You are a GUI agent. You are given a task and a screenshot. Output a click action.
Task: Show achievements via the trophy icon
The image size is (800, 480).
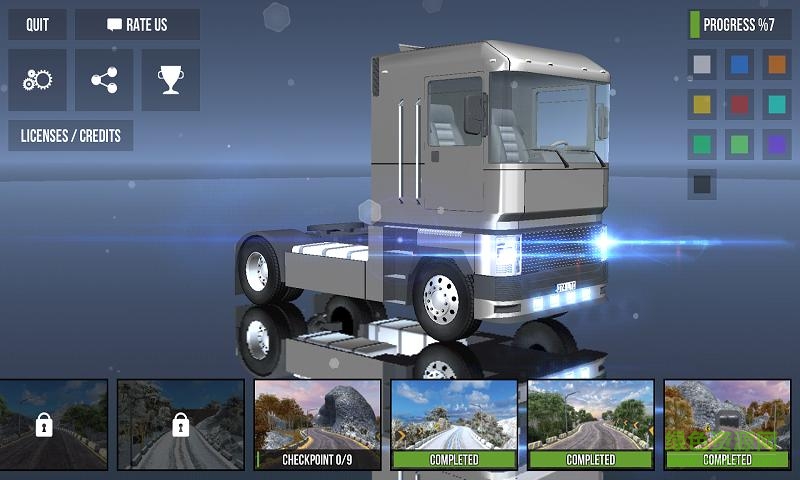[x=170, y=80]
